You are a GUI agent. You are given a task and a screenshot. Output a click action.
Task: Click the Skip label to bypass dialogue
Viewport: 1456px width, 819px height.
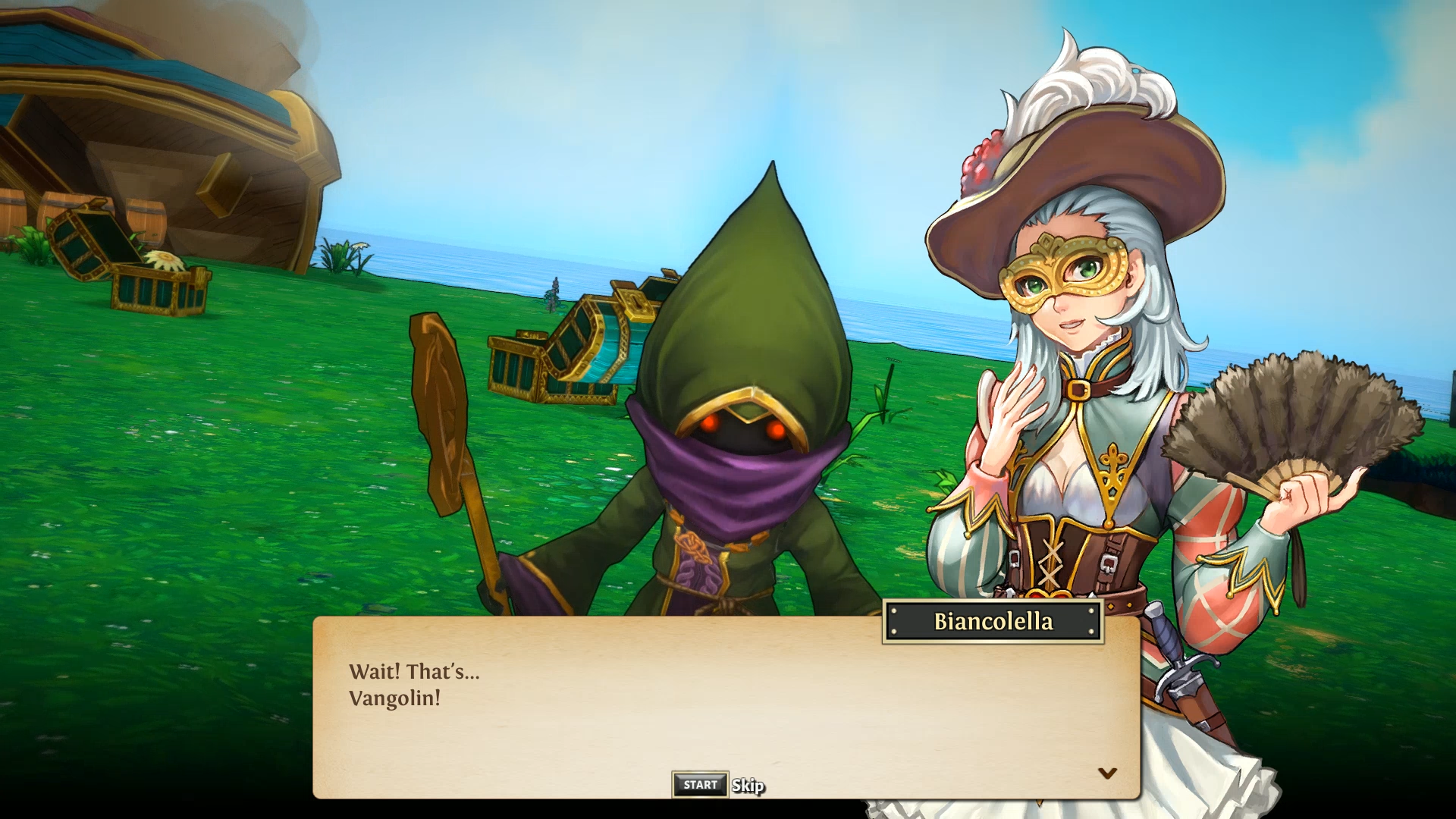748,786
